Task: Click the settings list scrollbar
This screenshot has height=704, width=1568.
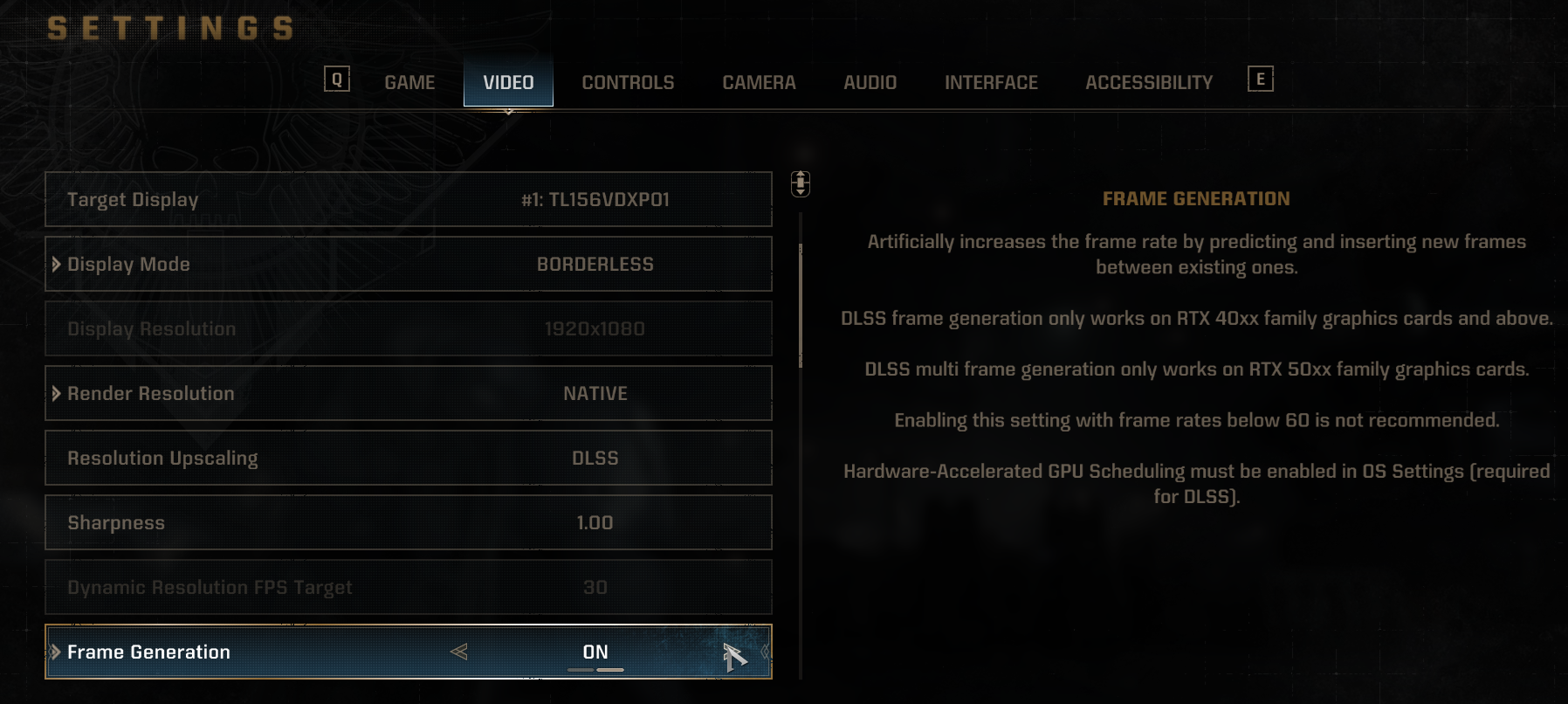Action: click(x=801, y=306)
